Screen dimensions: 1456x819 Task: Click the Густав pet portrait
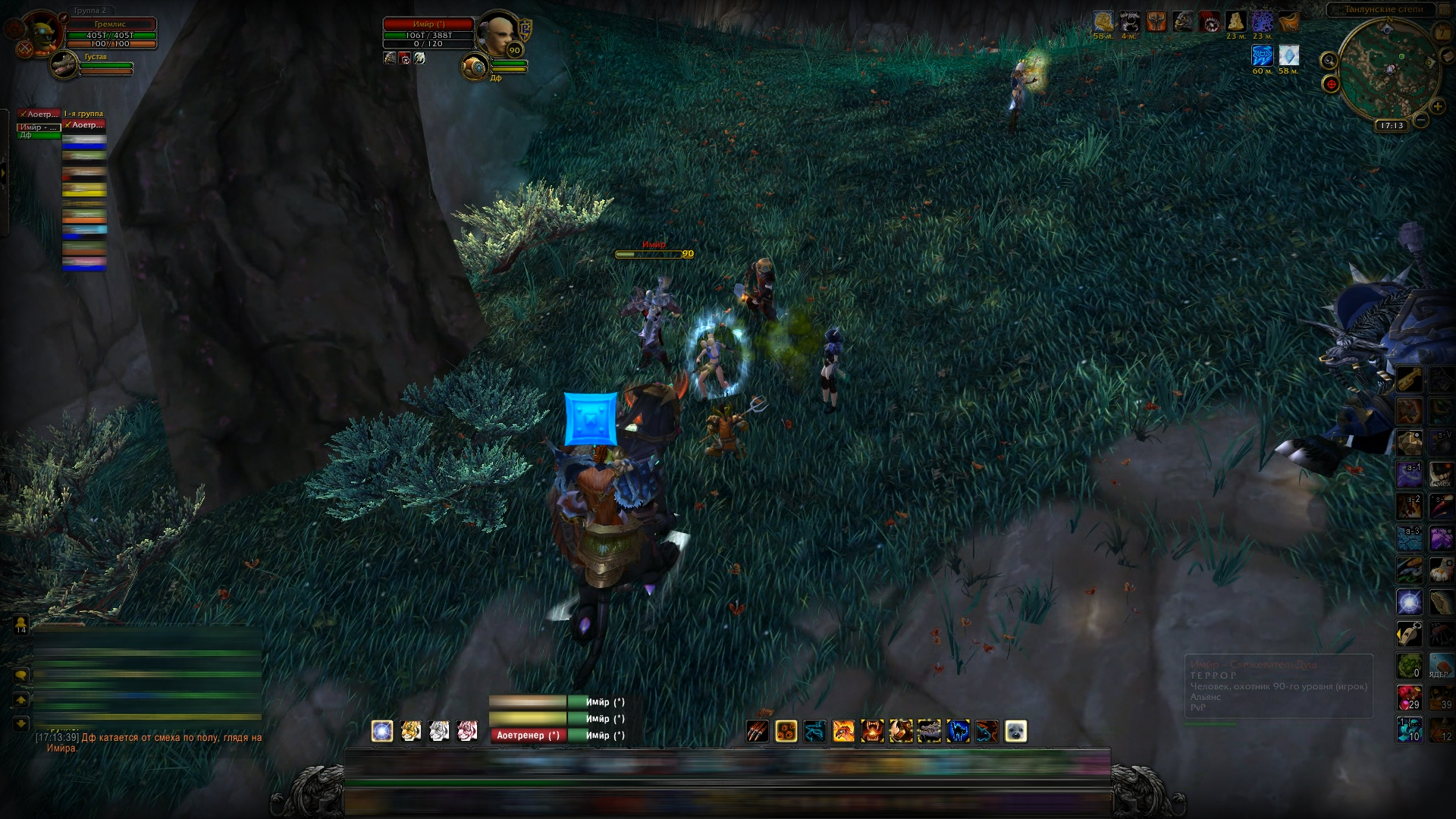point(64,66)
